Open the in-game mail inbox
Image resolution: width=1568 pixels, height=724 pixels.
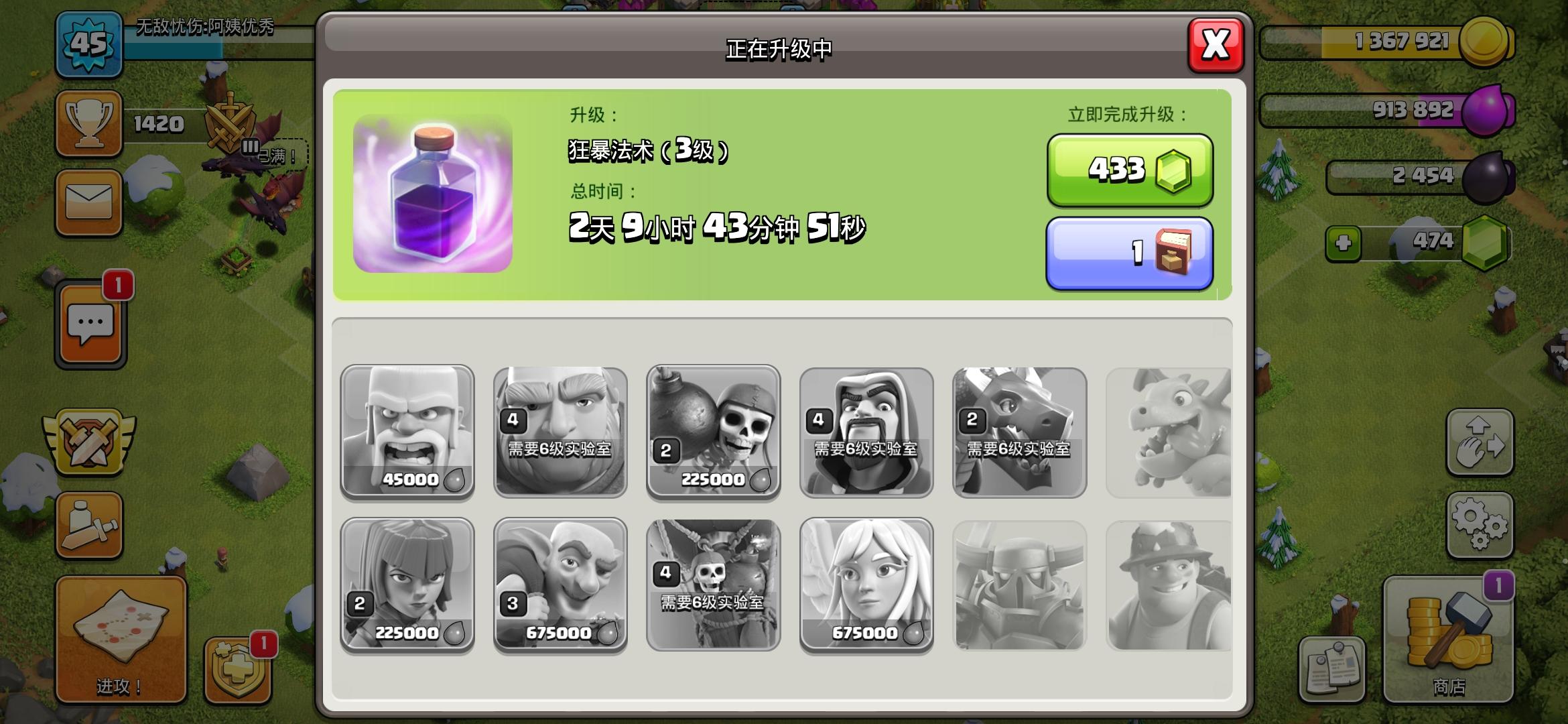pyautogui.click(x=89, y=201)
